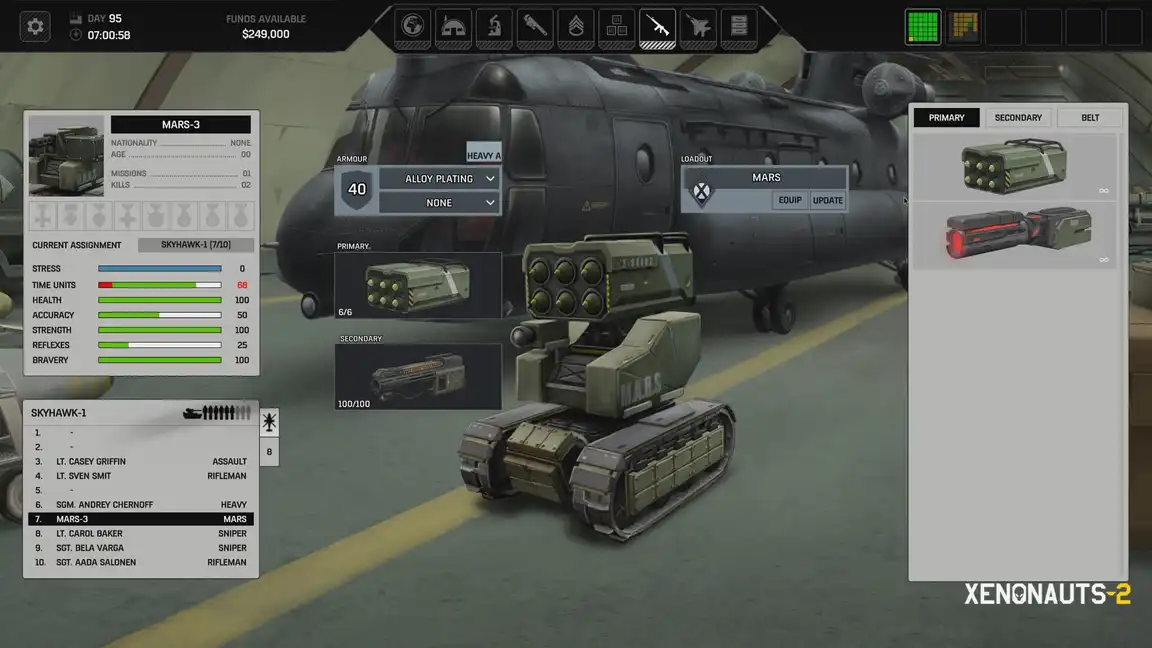
Task: Open the archive cabinet screen
Action: coord(739,26)
